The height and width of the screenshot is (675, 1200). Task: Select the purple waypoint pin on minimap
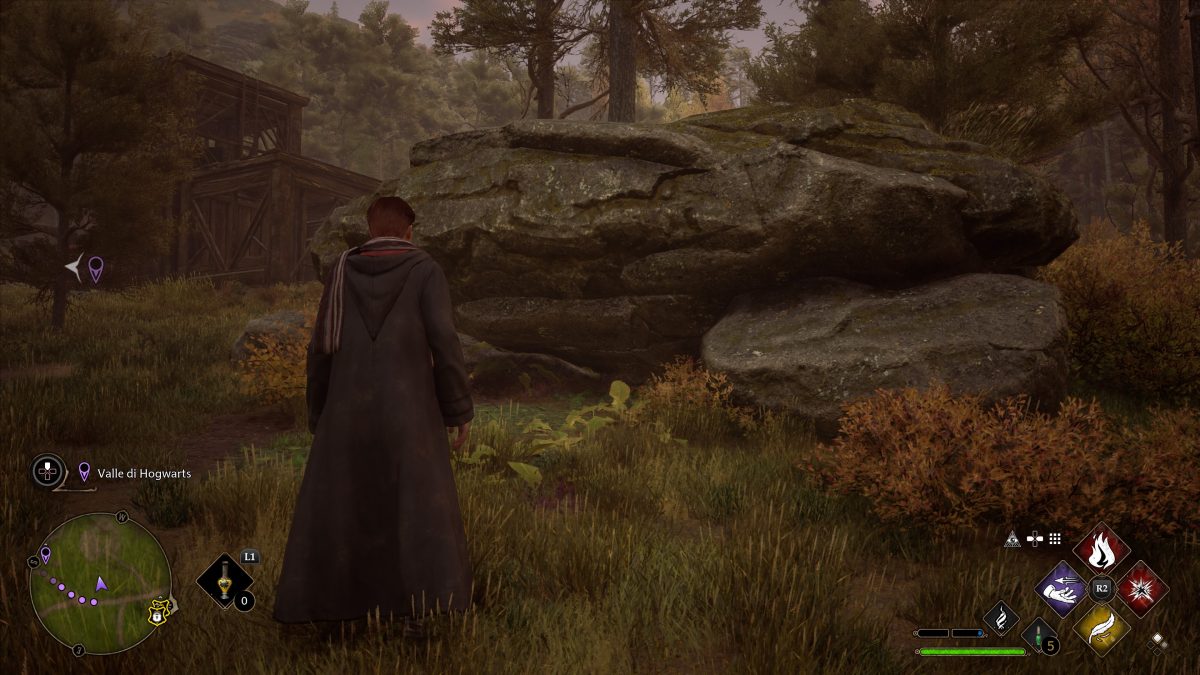tap(45, 553)
